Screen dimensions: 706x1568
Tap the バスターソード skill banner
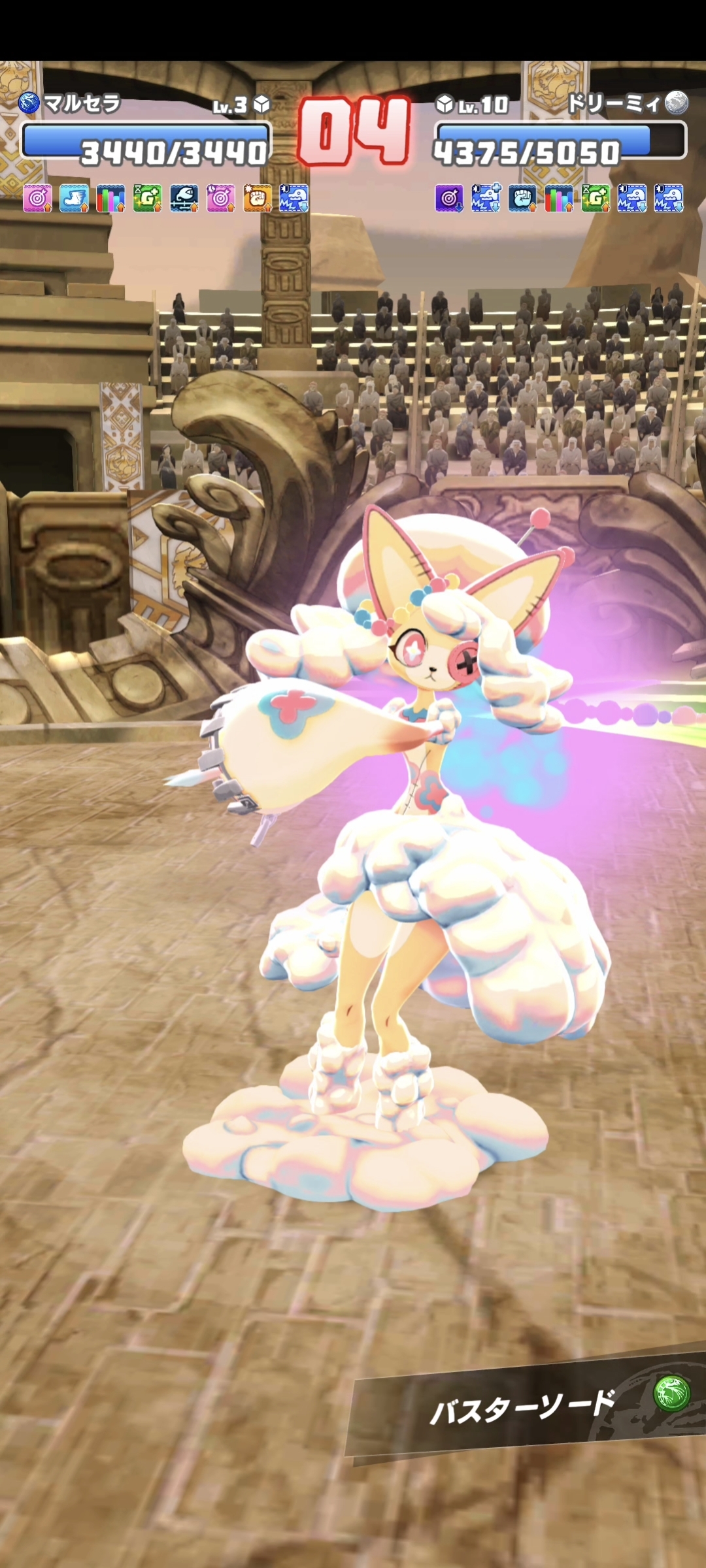(x=523, y=1407)
